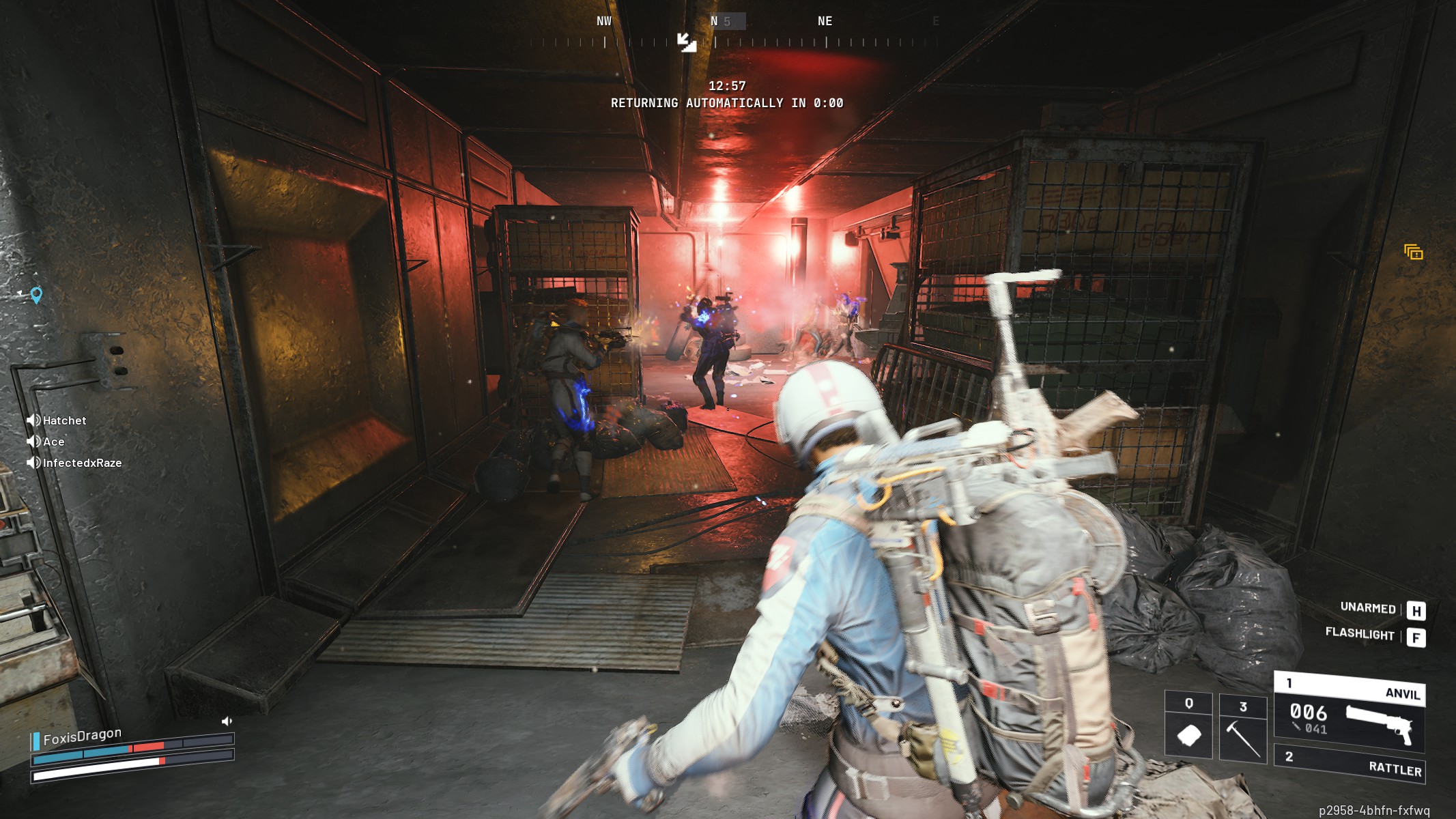Toggle the speaker above FoxisDragon's health bar
1456x819 pixels.
[x=225, y=721]
